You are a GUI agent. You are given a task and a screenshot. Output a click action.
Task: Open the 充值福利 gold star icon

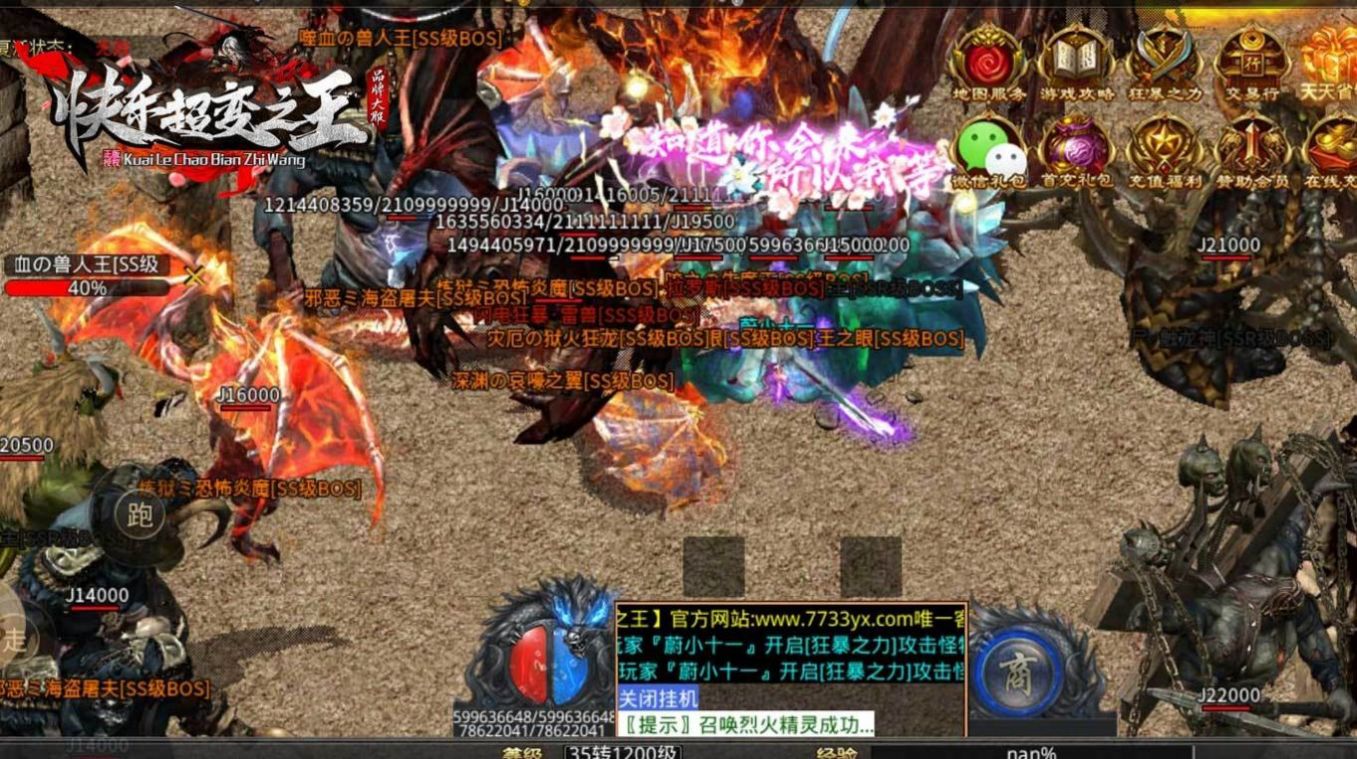click(x=1163, y=150)
